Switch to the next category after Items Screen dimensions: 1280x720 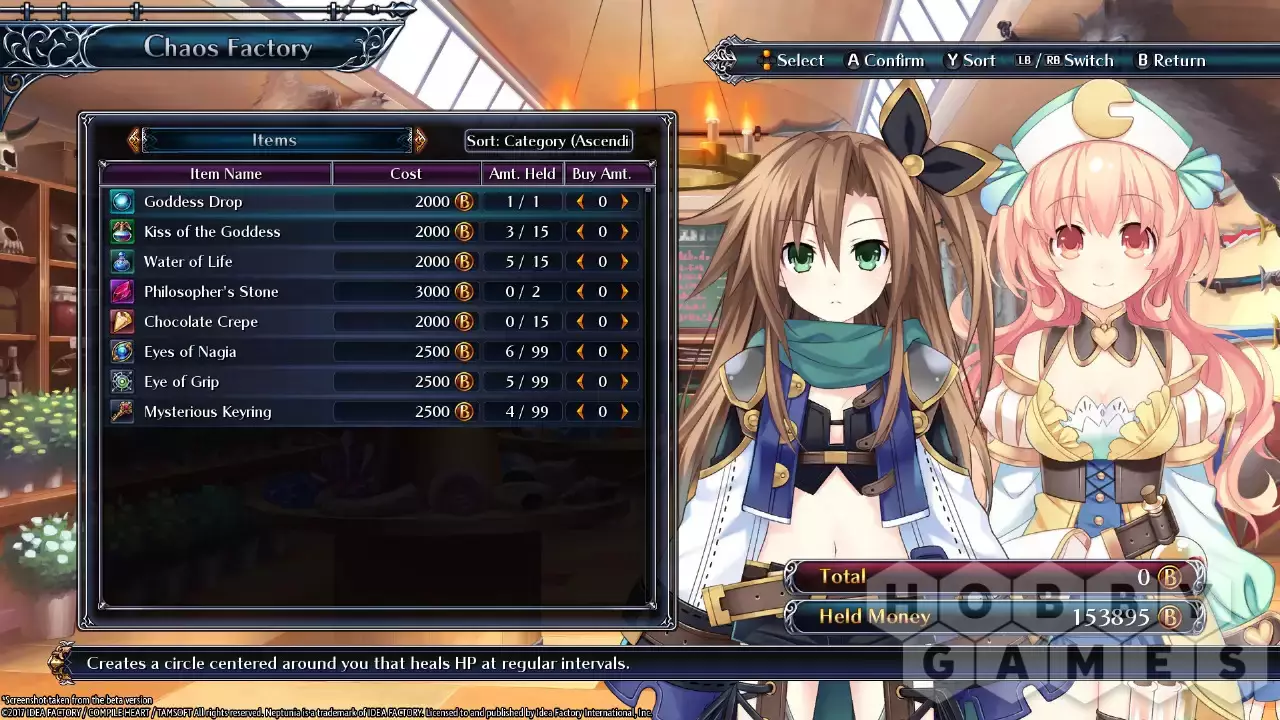pyautogui.click(x=420, y=140)
